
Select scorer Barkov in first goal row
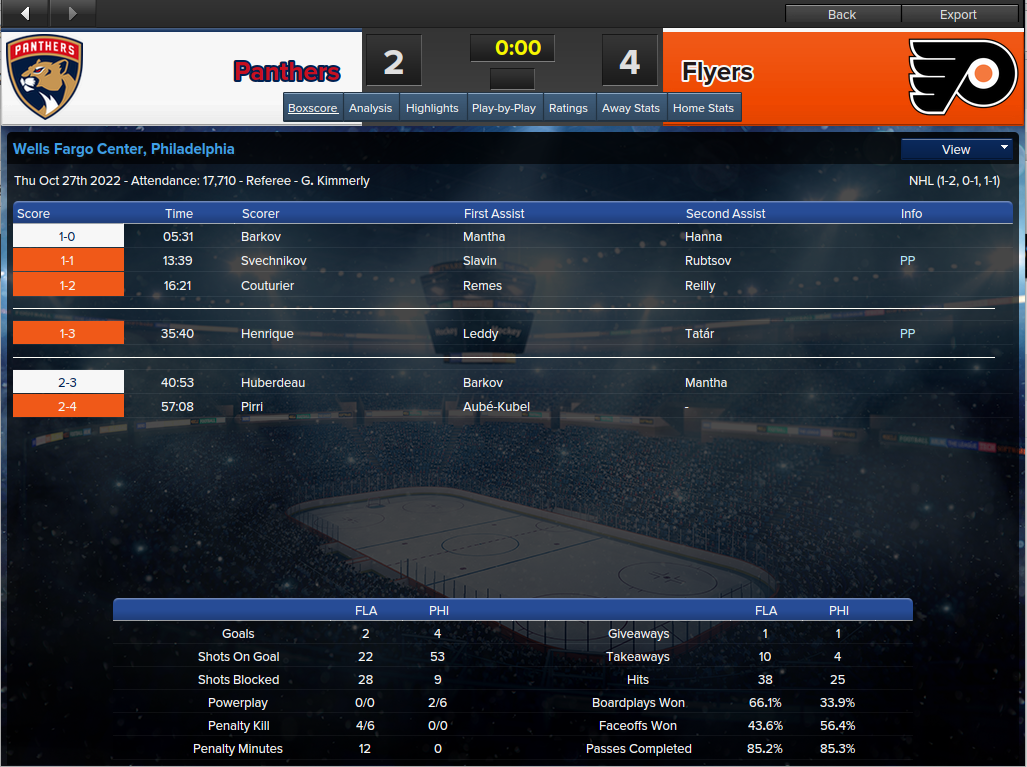click(262, 237)
